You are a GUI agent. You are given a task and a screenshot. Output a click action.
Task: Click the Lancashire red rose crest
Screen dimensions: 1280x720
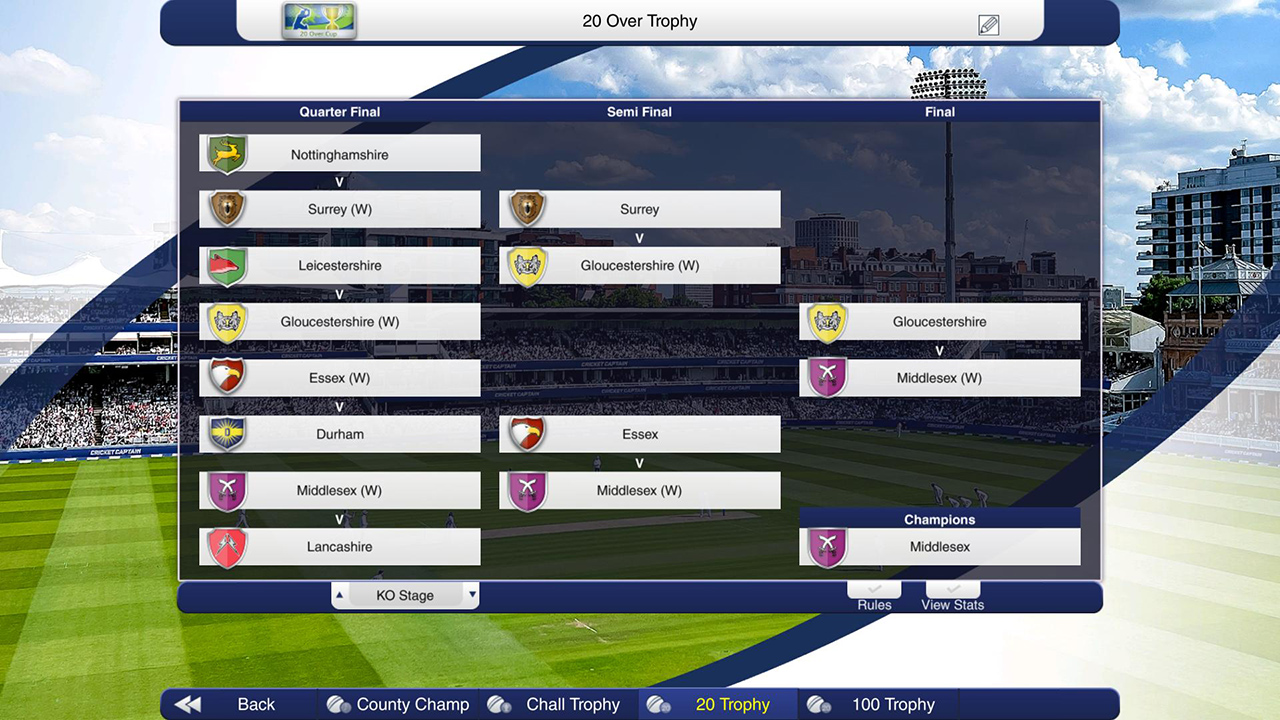pyautogui.click(x=226, y=546)
